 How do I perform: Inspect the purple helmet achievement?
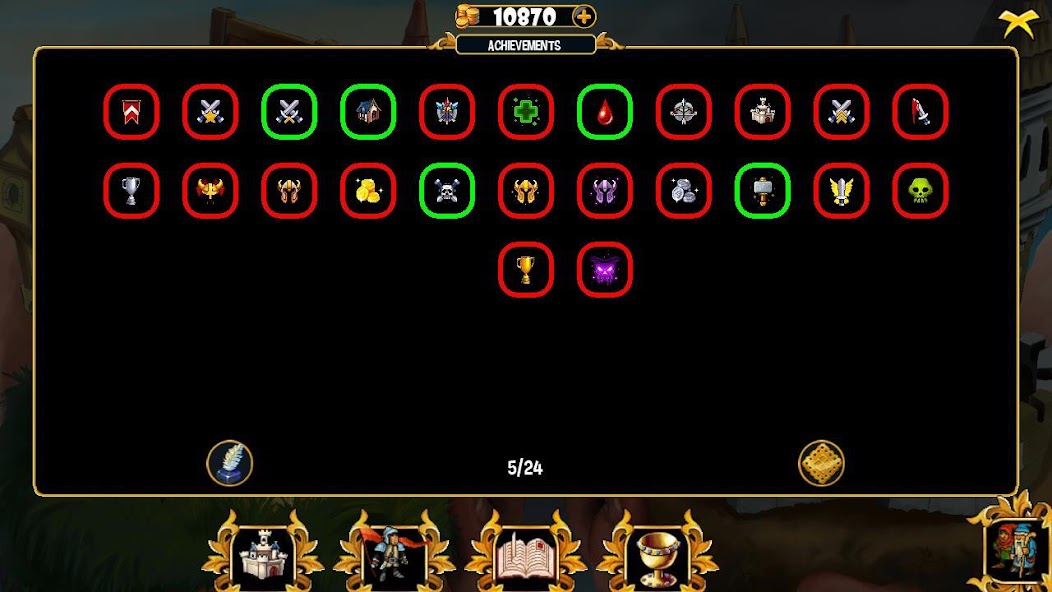tap(605, 191)
